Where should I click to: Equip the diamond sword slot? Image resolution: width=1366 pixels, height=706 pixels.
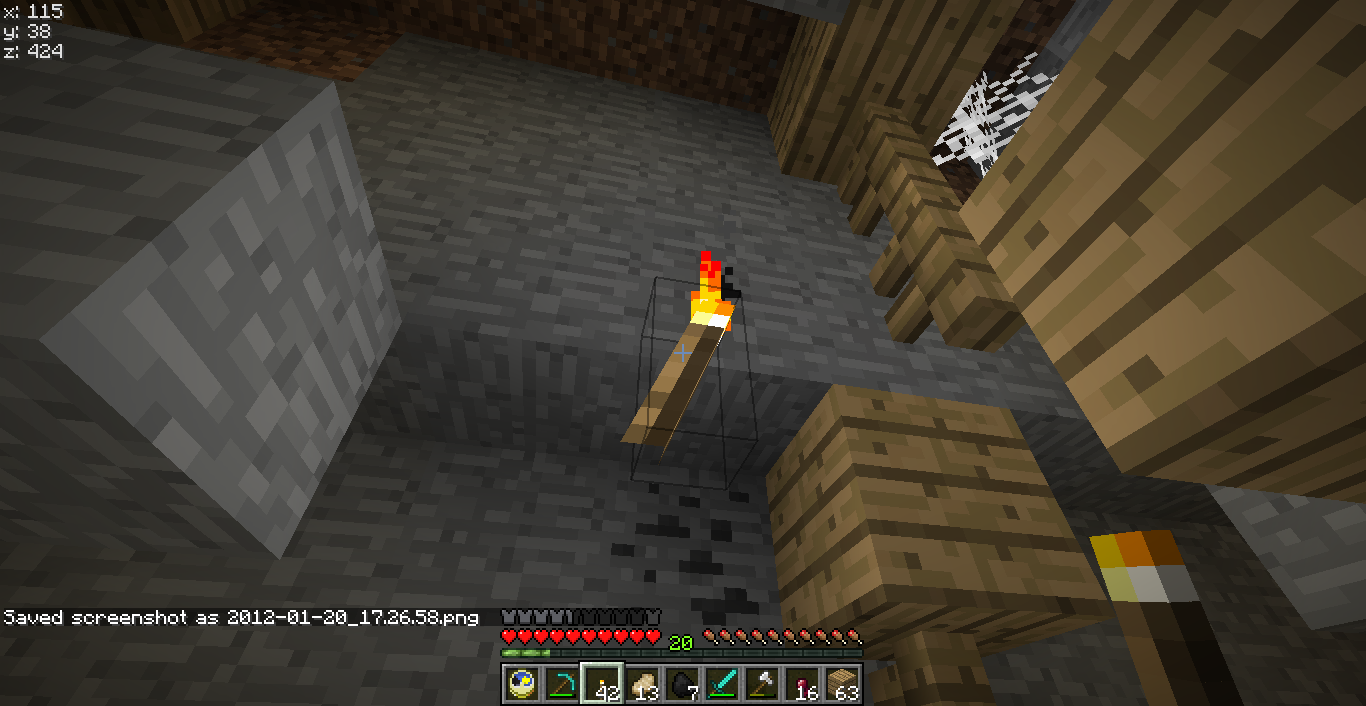pos(722,684)
